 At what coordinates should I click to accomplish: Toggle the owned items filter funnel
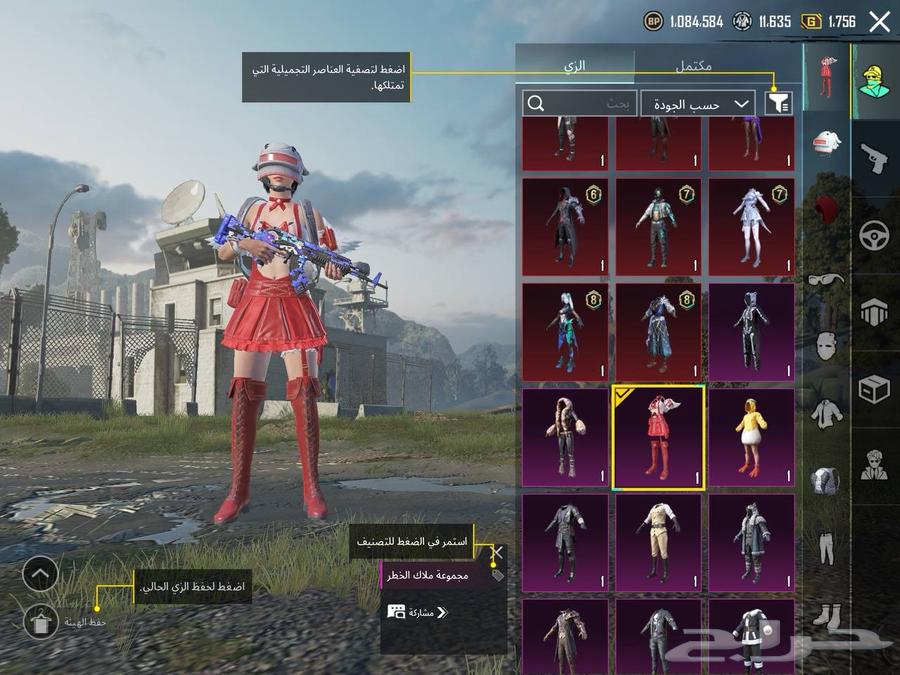[777, 102]
